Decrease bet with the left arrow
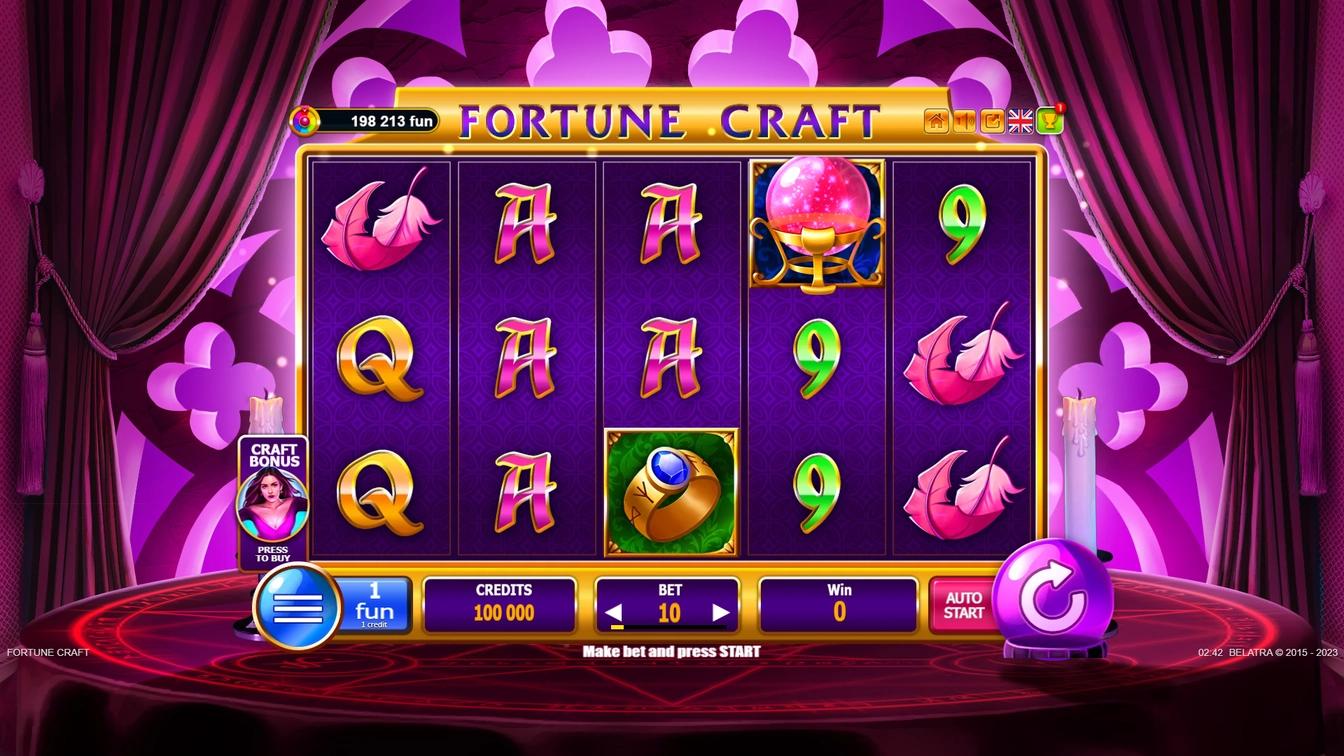1344x756 pixels. tap(615, 611)
